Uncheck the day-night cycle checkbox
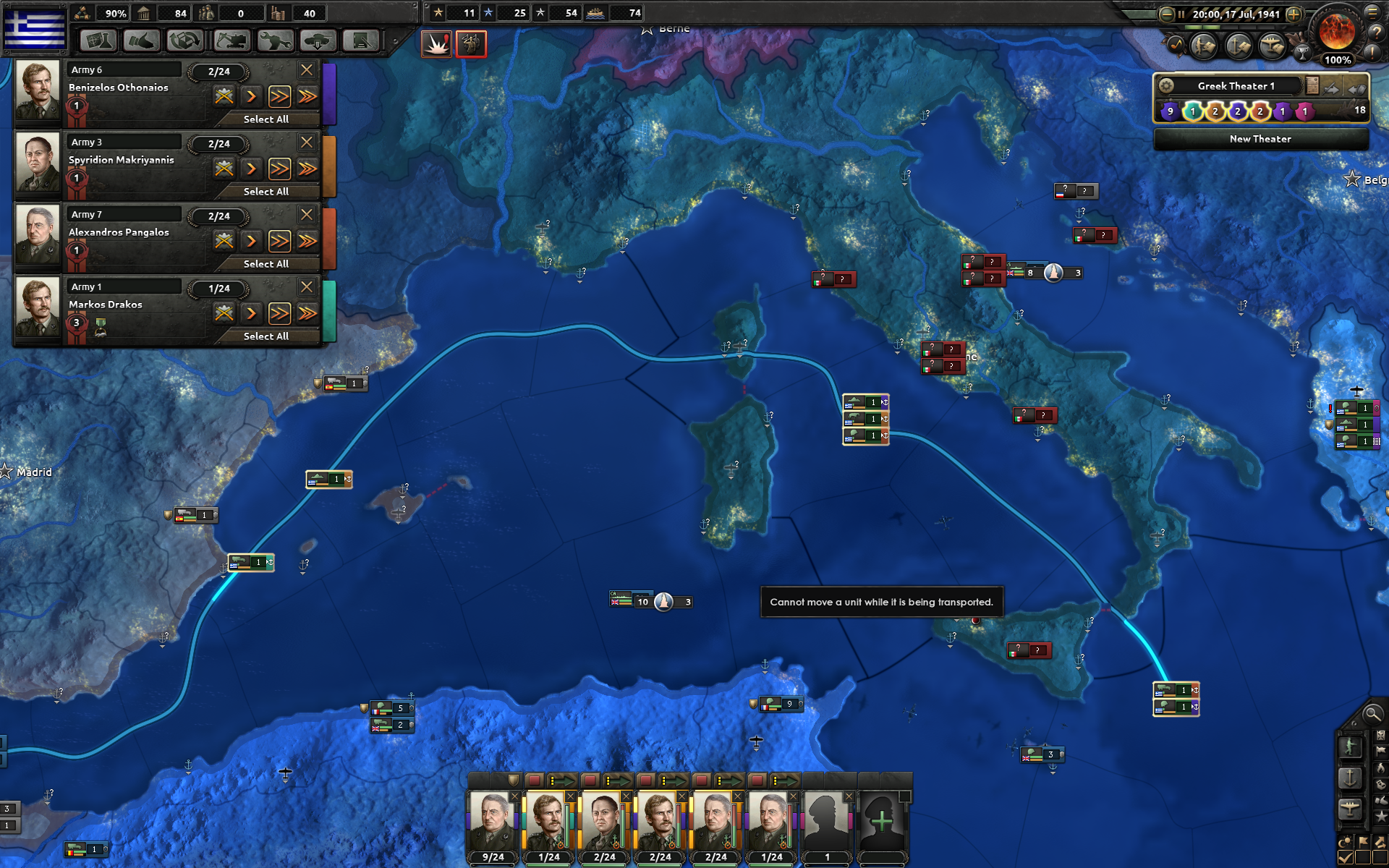Image resolution: width=1389 pixels, height=868 pixels. pyautogui.click(x=1345, y=856)
